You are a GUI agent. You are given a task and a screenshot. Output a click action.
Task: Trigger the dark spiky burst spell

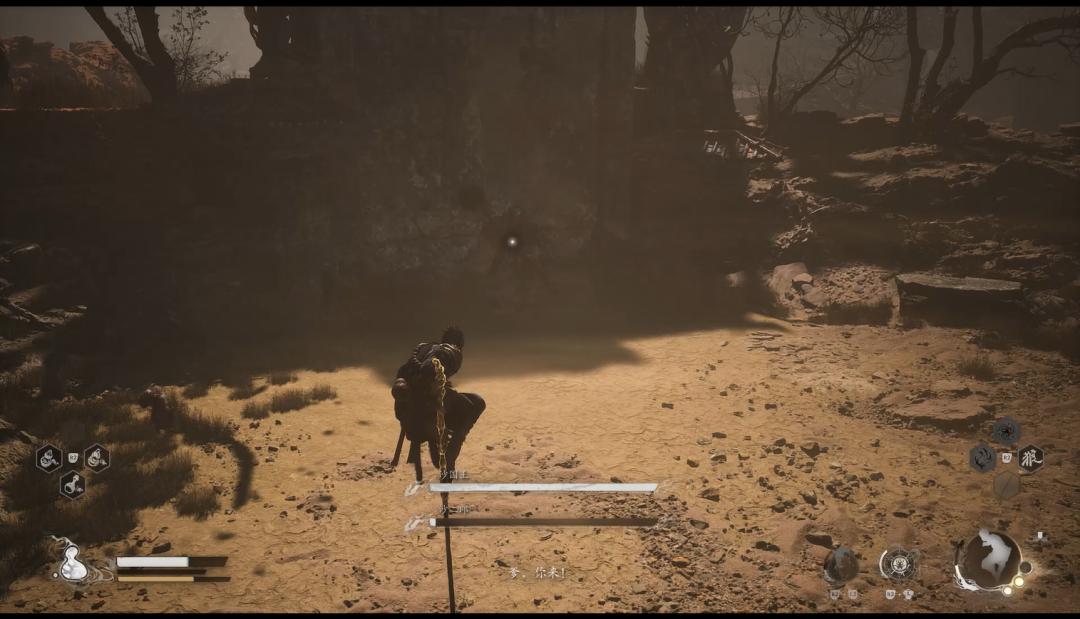click(x=1006, y=432)
